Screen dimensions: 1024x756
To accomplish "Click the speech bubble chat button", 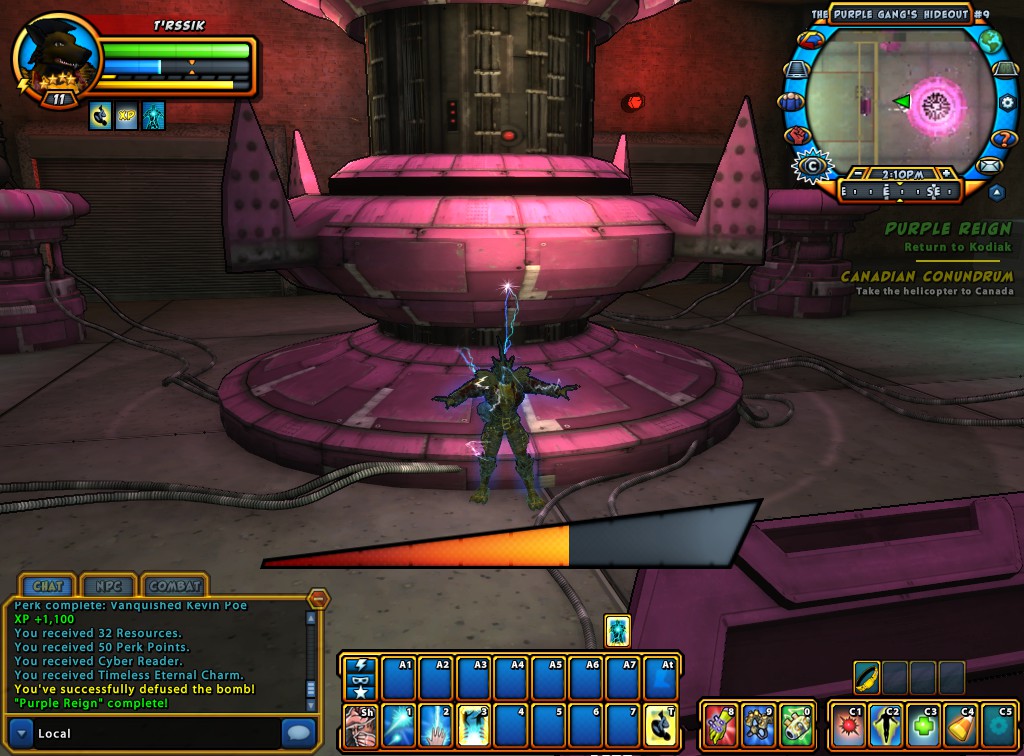I will click(299, 731).
